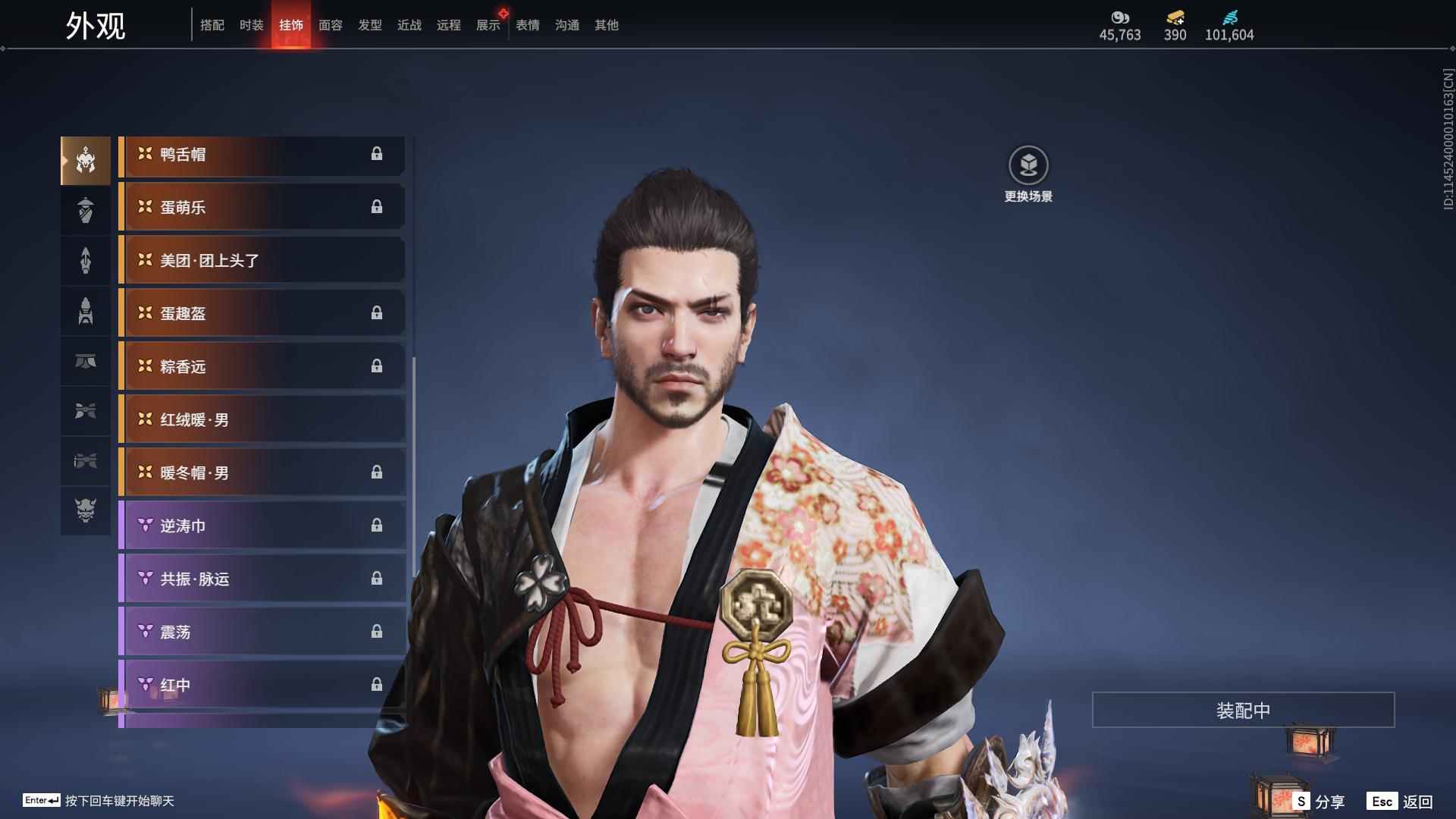Select the 面容 tab
This screenshot has height=819, width=1456.
point(330,25)
